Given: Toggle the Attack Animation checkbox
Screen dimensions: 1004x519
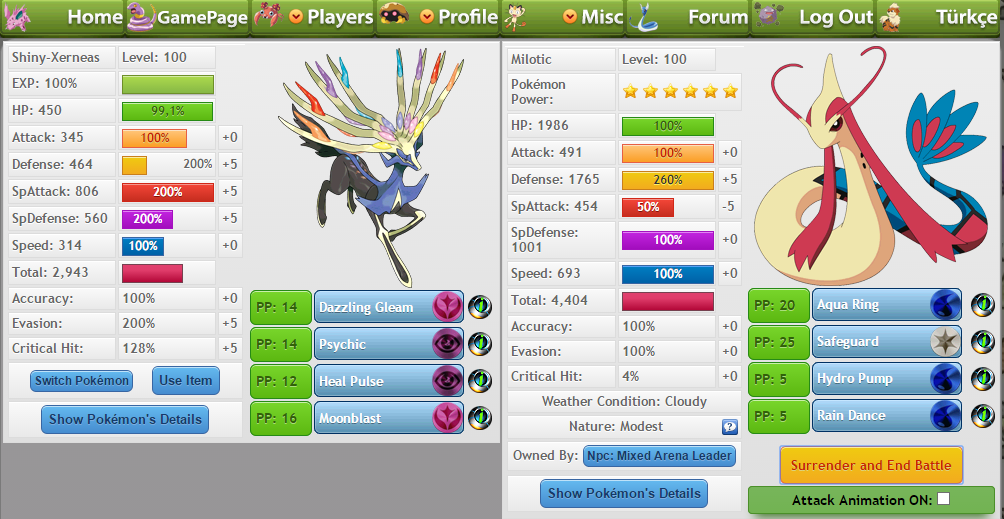Looking at the screenshot, I should click(x=943, y=499).
